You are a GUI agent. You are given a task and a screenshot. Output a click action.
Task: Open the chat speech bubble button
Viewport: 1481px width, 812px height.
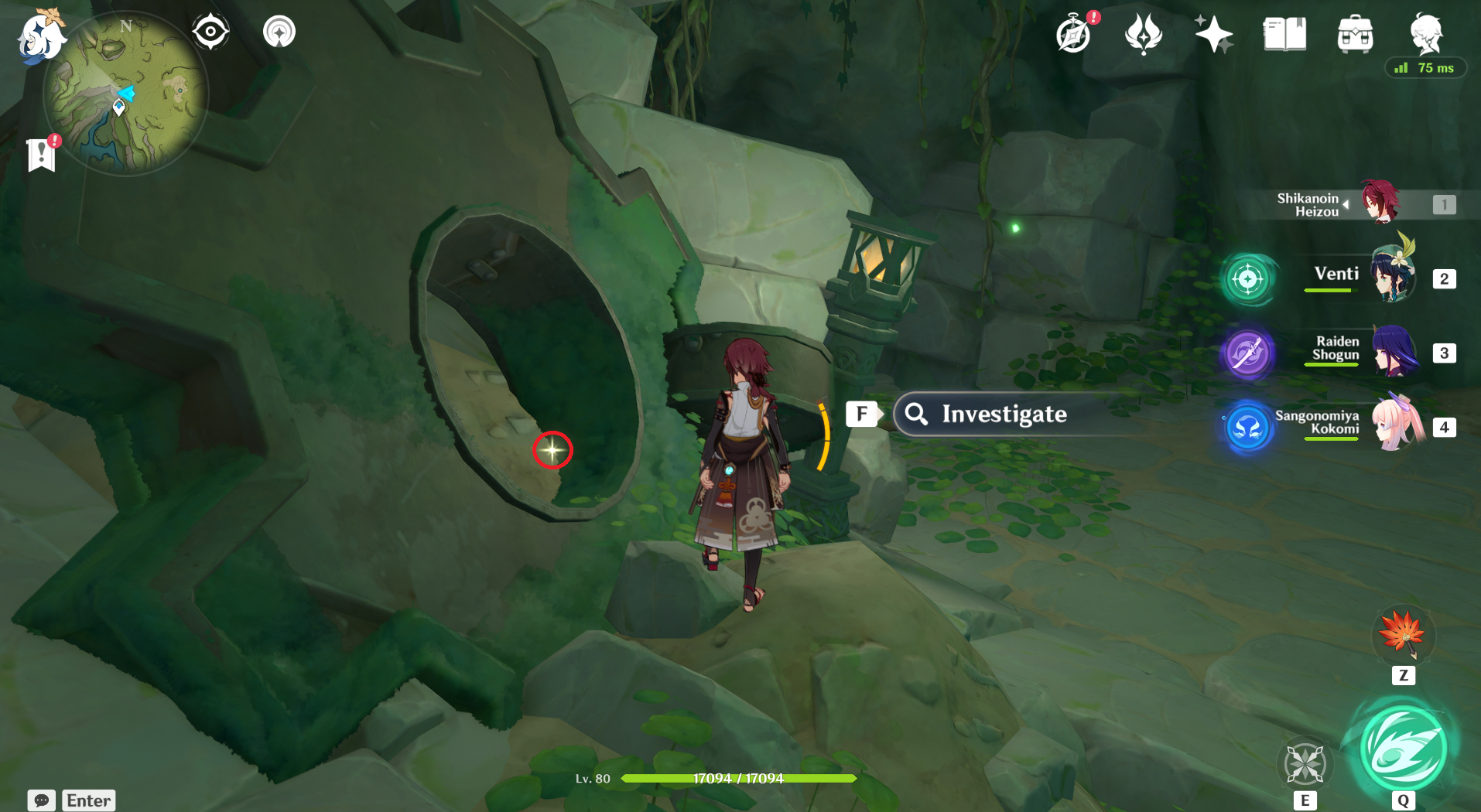pyautogui.click(x=42, y=800)
